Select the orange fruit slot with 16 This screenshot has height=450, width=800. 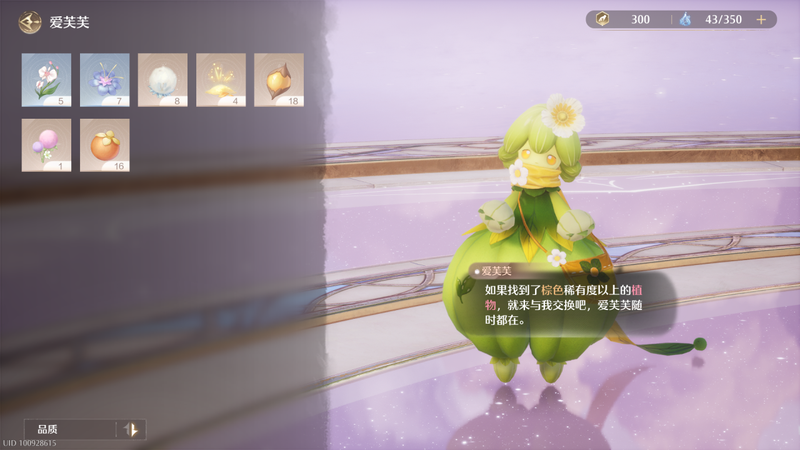coord(104,145)
